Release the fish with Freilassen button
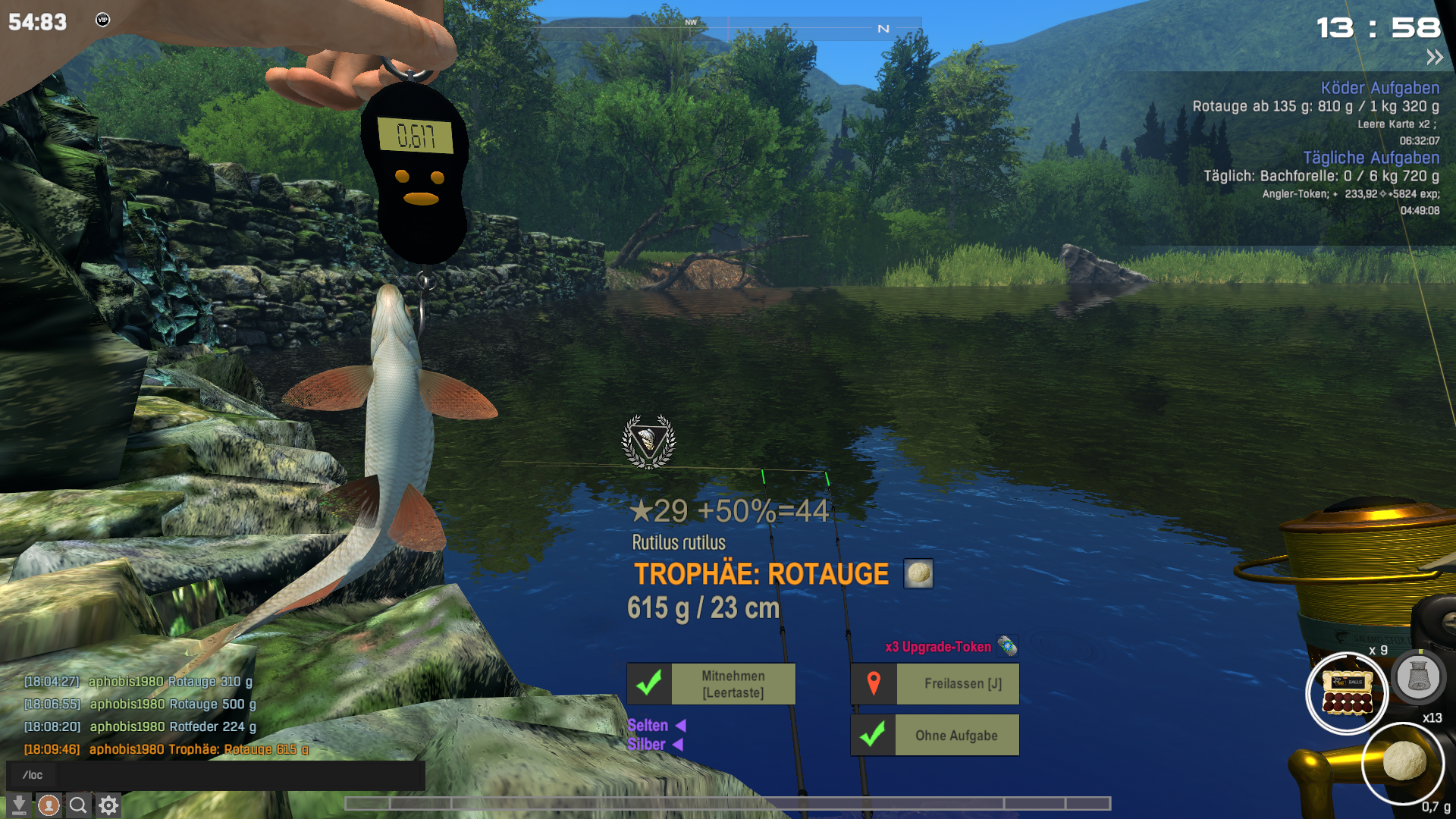The width and height of the screenshot is (1456, 819). point(934,684)
